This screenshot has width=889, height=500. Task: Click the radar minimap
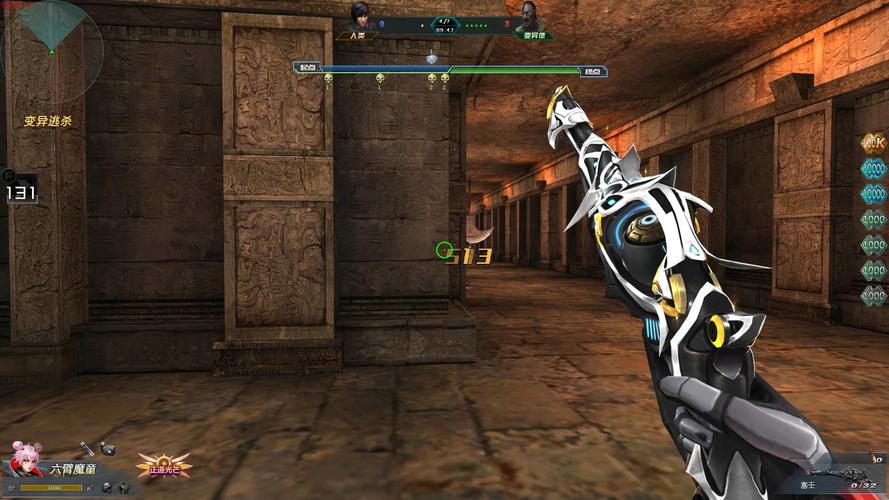[x=52, y=48]
